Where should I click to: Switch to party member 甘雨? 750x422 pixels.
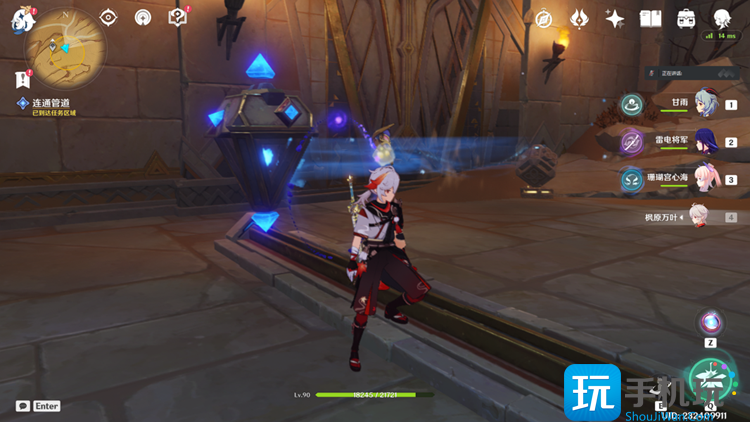click(706, 102)
